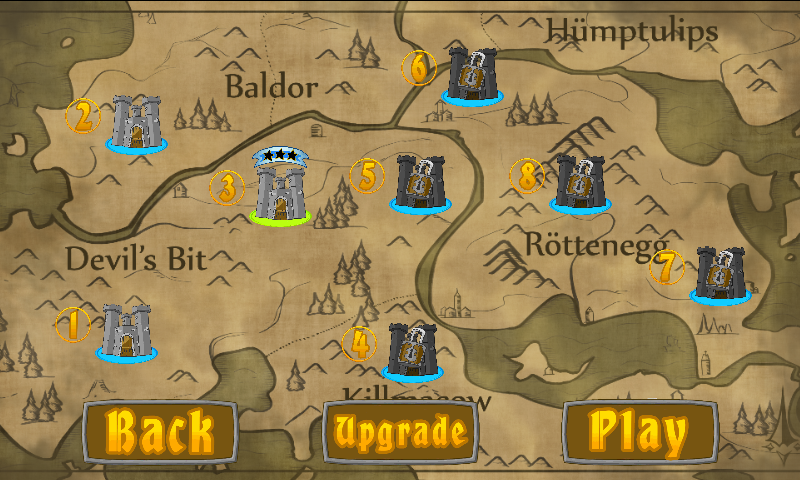Click the locked level 4 castle

[x=412, y=350]
